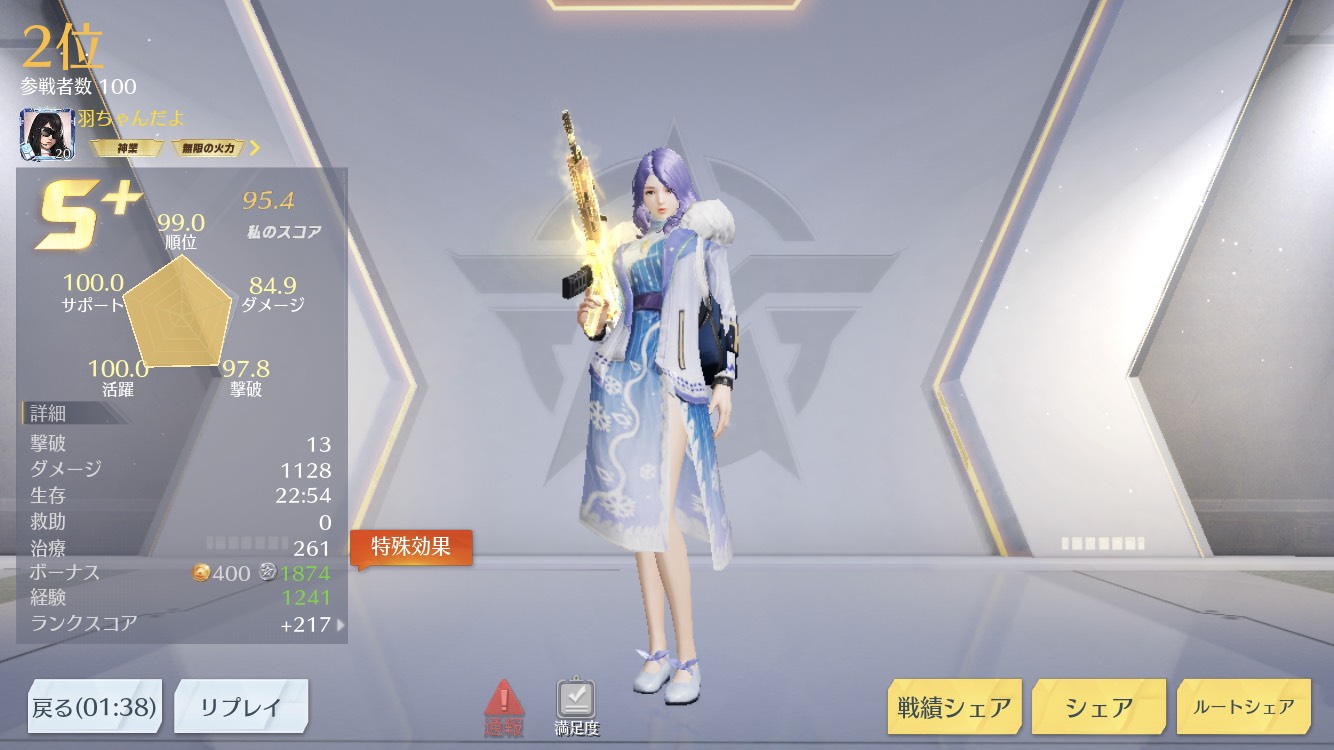Watch the match via リプレイ button
Screen dimensions: 1334x750
pyautogui.click(x=241, y=708)
